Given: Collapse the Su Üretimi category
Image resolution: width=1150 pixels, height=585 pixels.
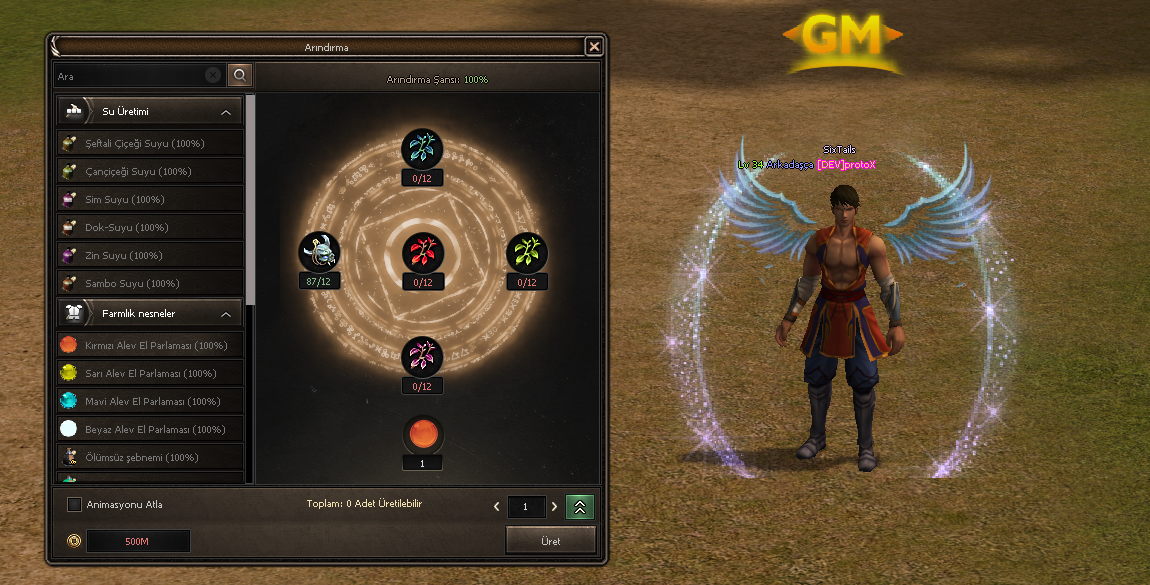Looking at the screenshot, I should coord(226,112).
